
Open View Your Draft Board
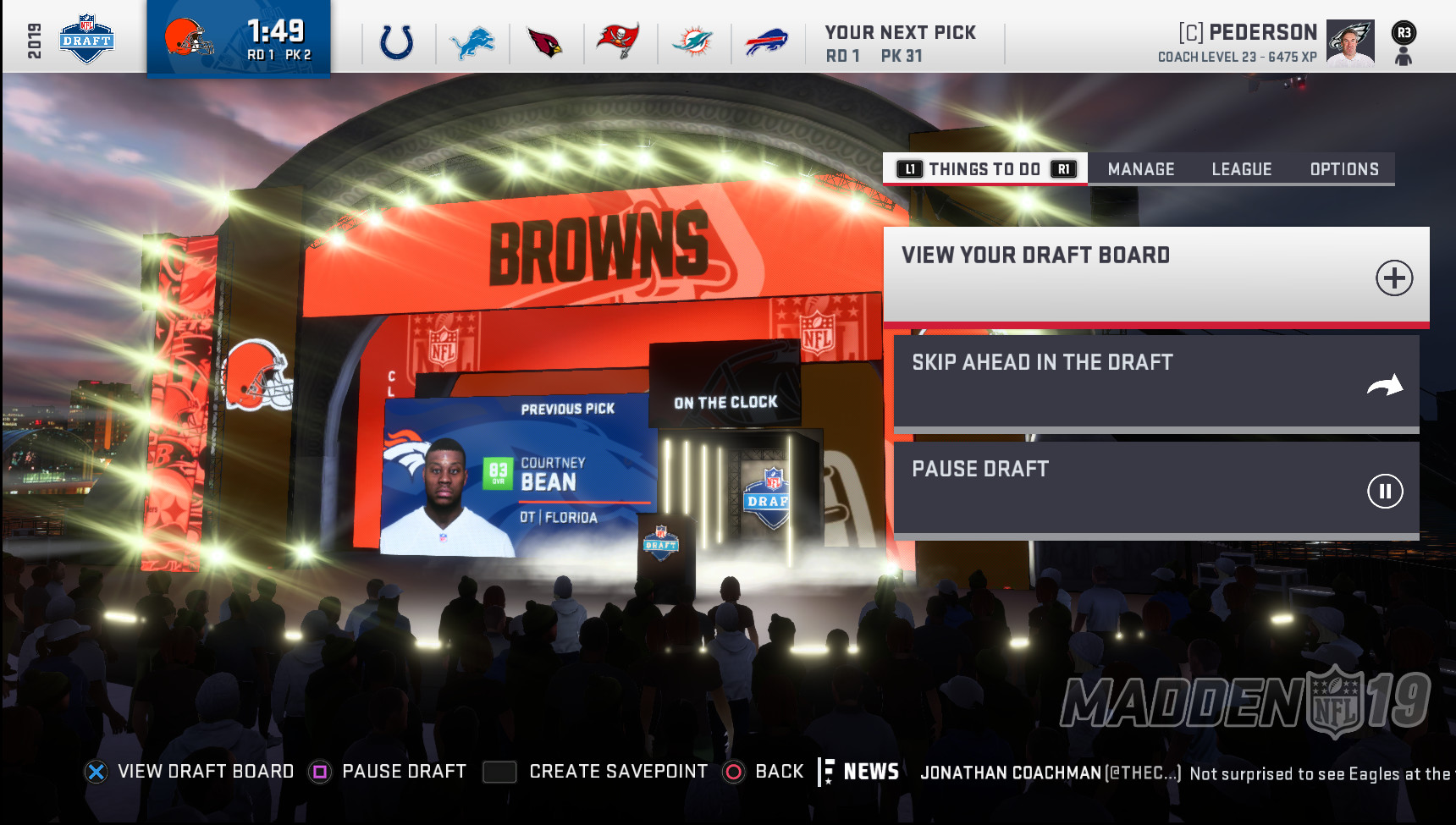1155,275
